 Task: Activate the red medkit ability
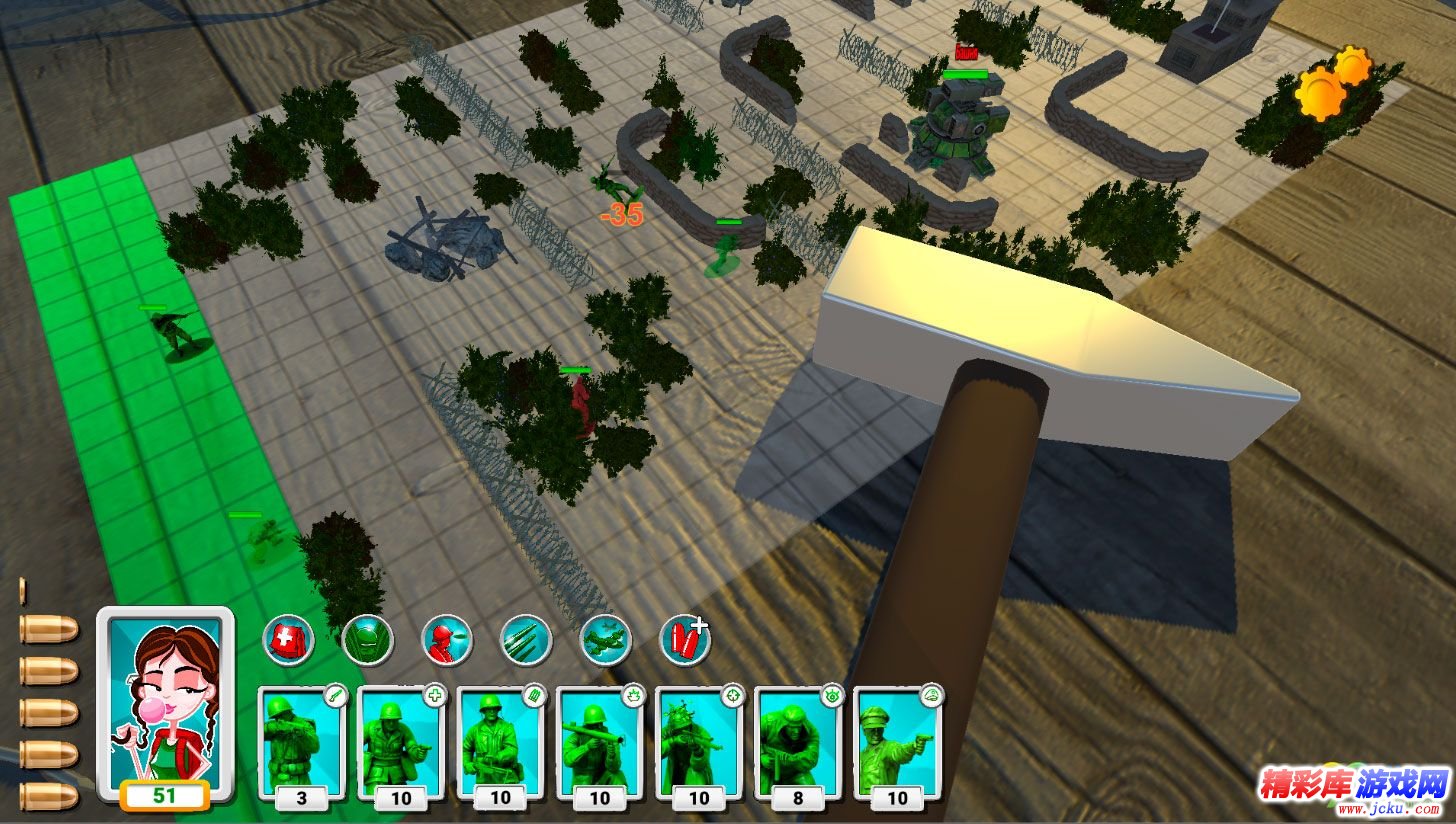[289, 639]
